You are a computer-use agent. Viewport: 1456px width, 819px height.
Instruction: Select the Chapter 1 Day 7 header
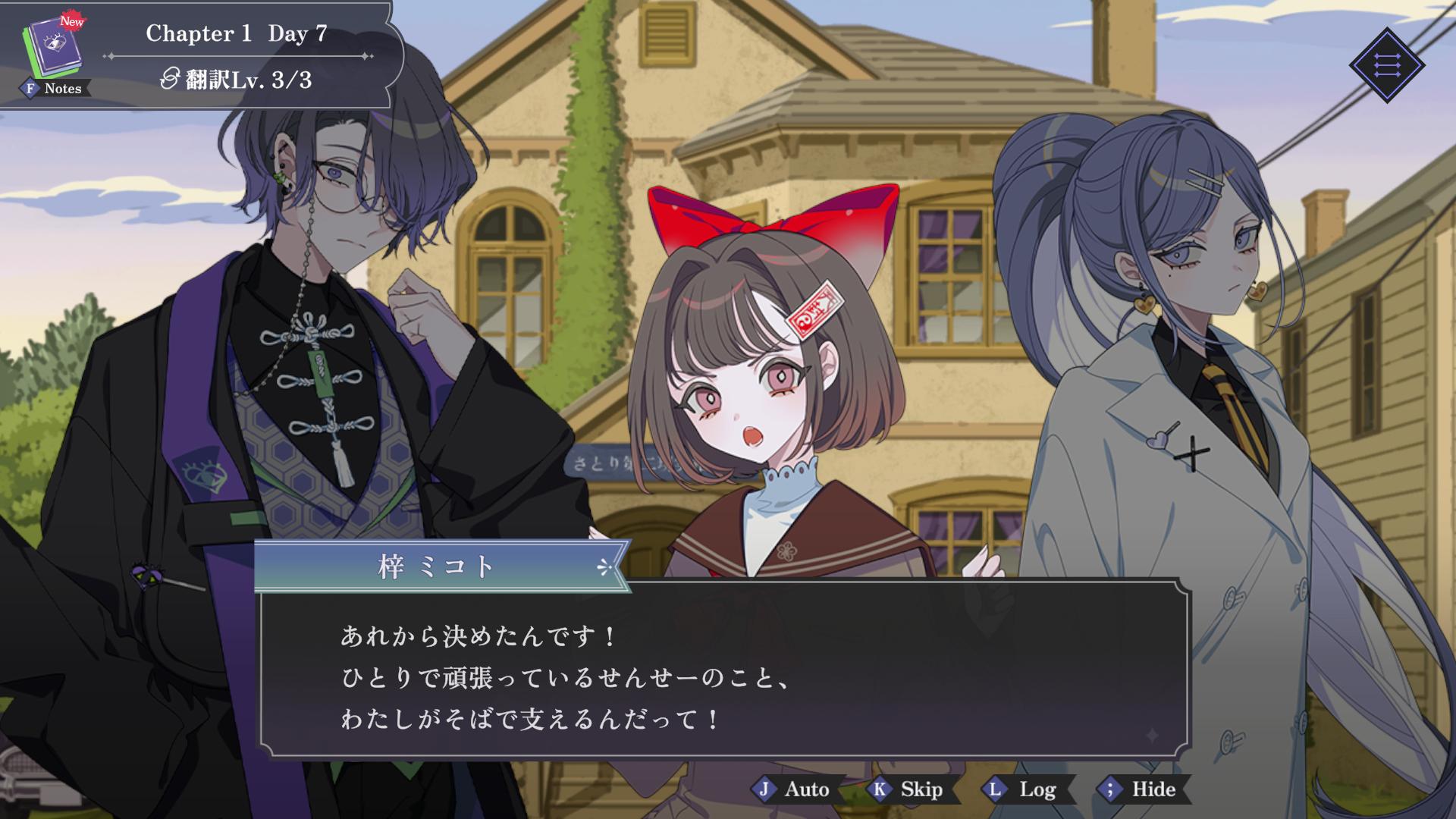click(x=237, y=33)
